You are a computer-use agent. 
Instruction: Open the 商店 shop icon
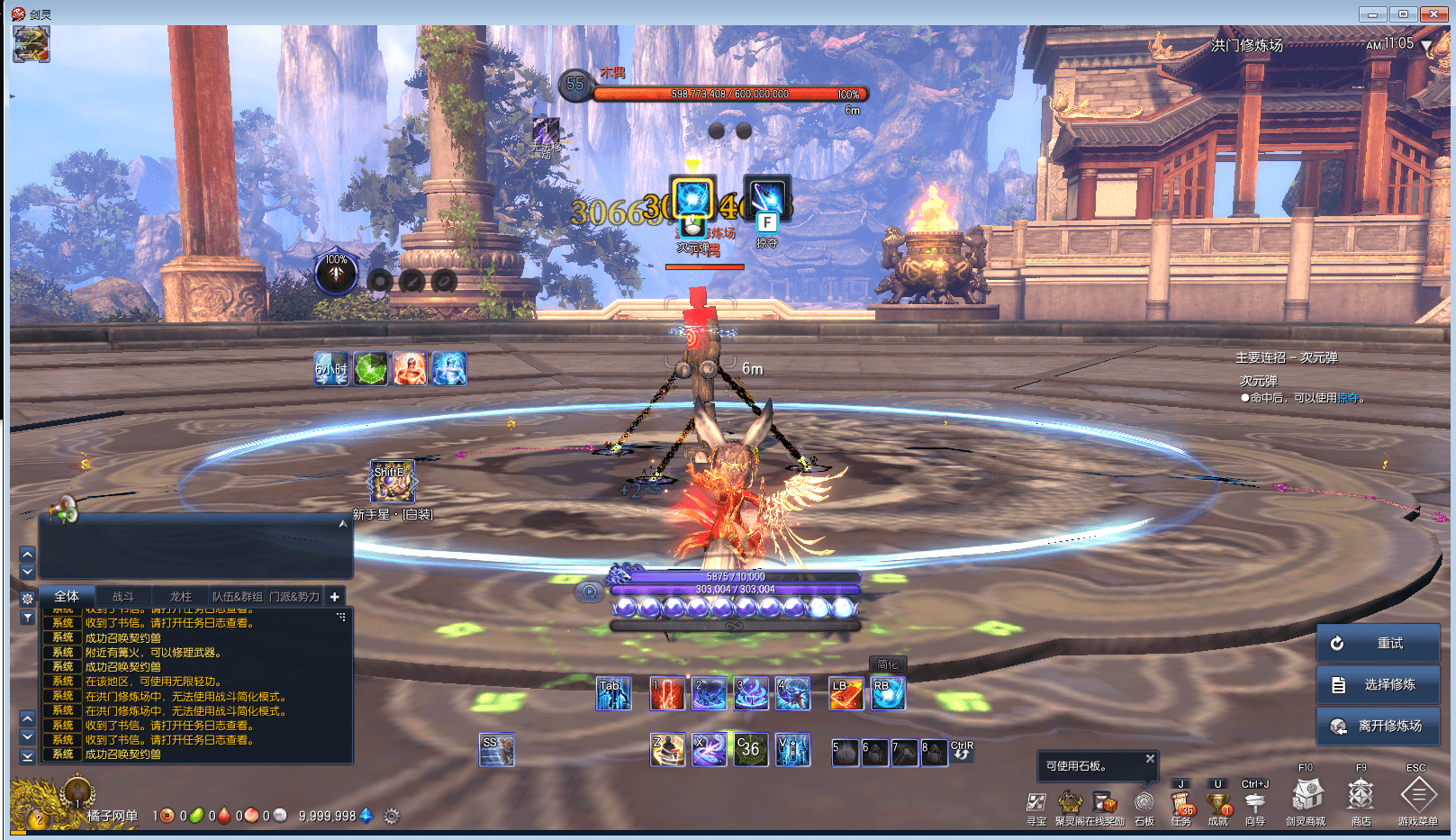coord(1361,796)
